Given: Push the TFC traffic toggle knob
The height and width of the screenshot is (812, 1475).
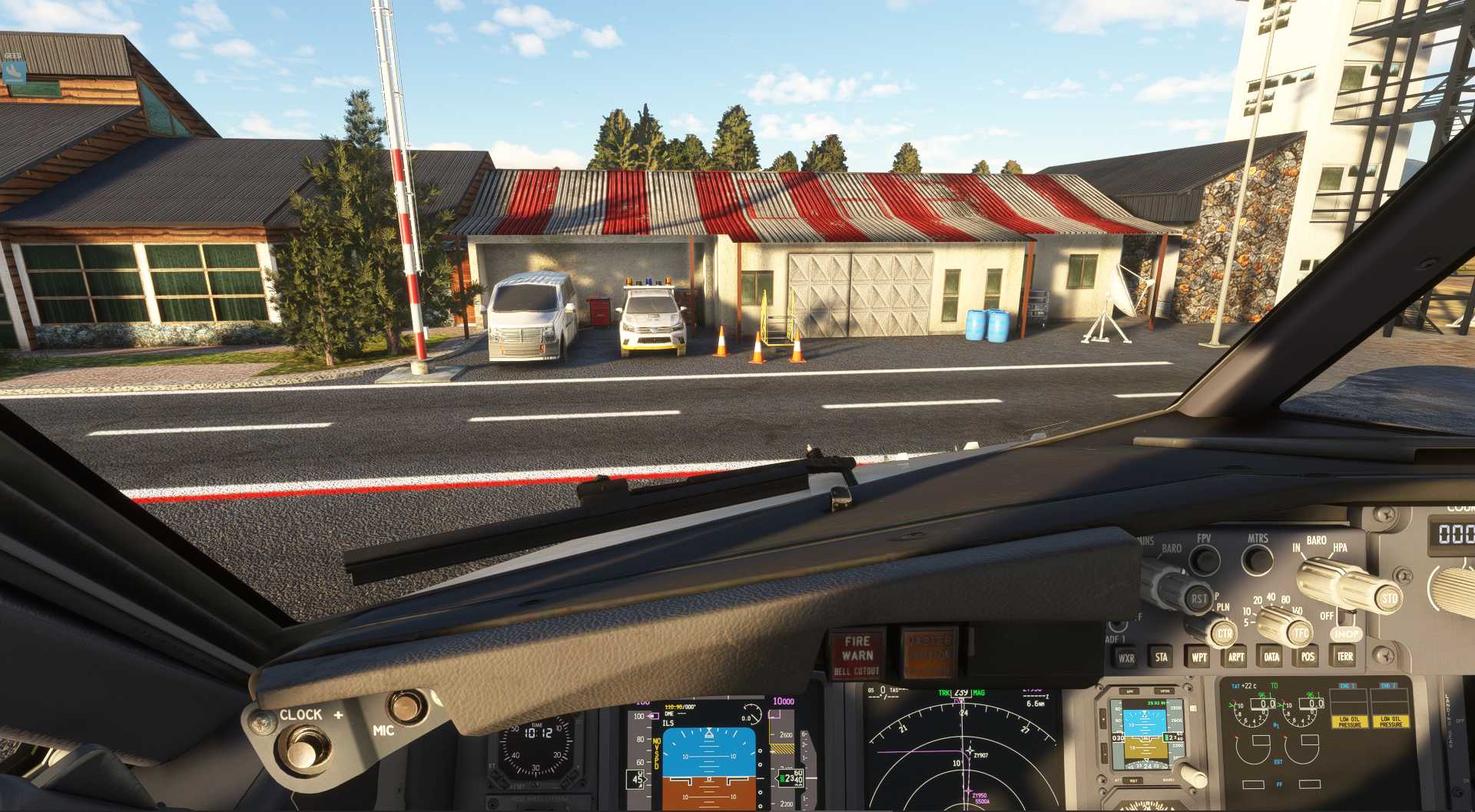Looking at the screenshot, I should pos(1301,633).
